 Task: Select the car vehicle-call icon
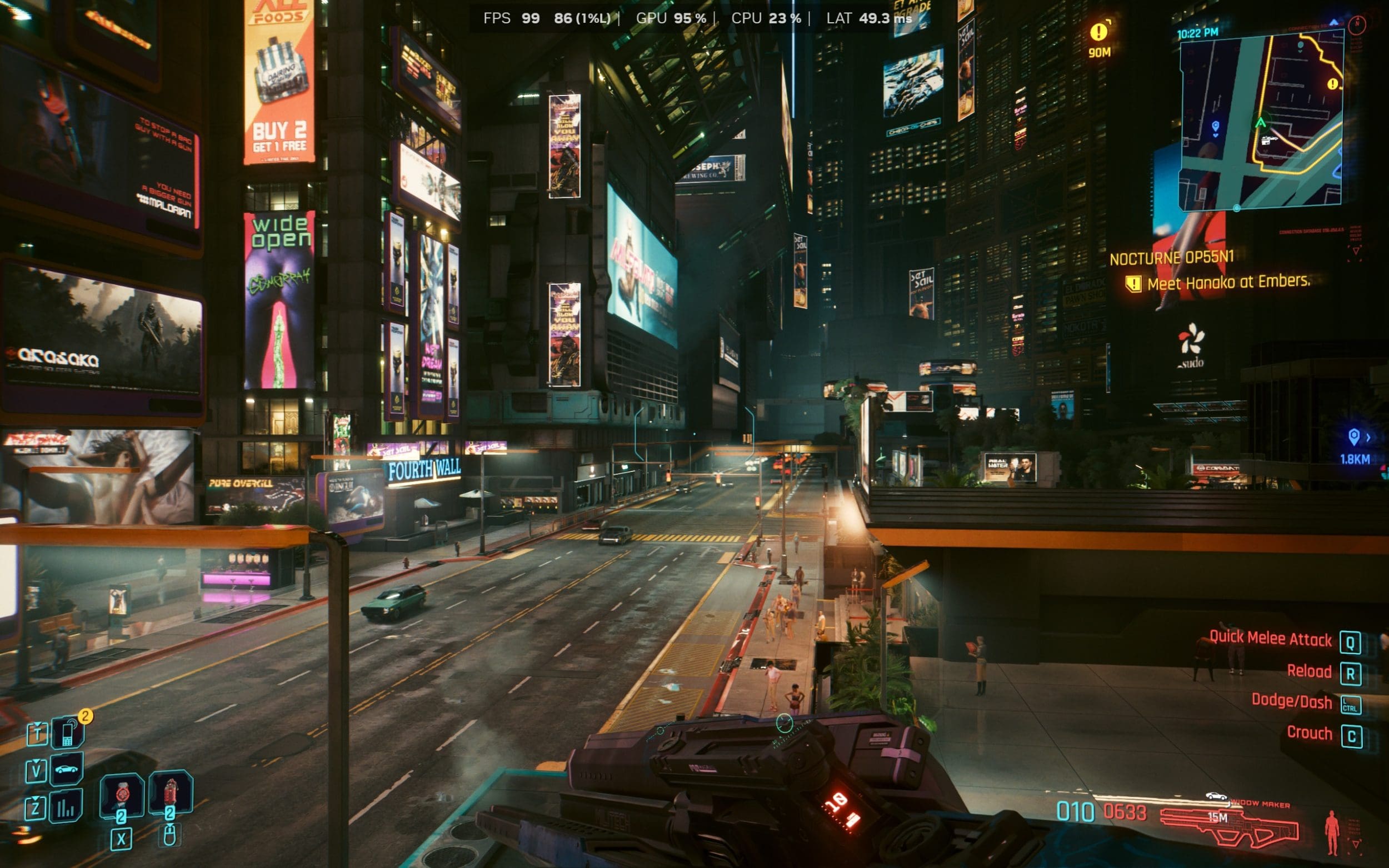[66, 769]
